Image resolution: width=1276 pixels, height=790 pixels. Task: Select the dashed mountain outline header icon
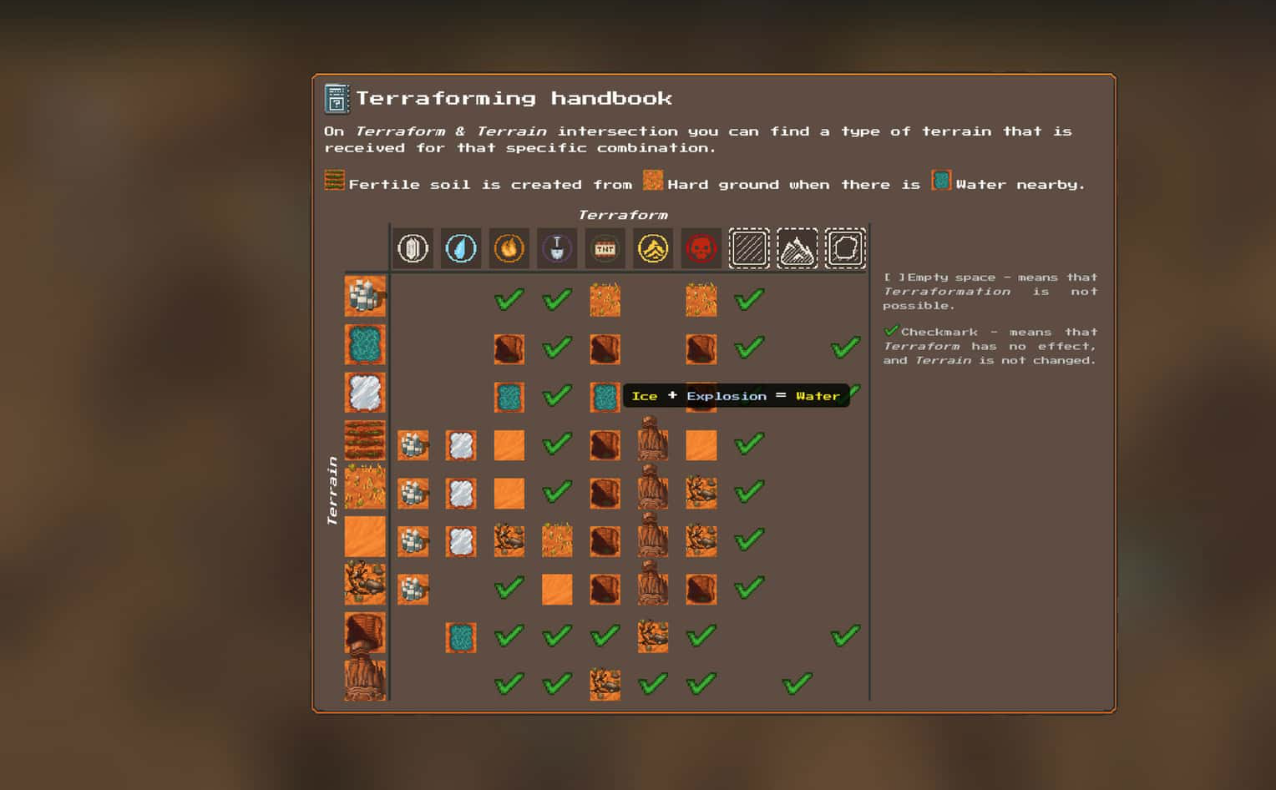(x=797, y=248)
